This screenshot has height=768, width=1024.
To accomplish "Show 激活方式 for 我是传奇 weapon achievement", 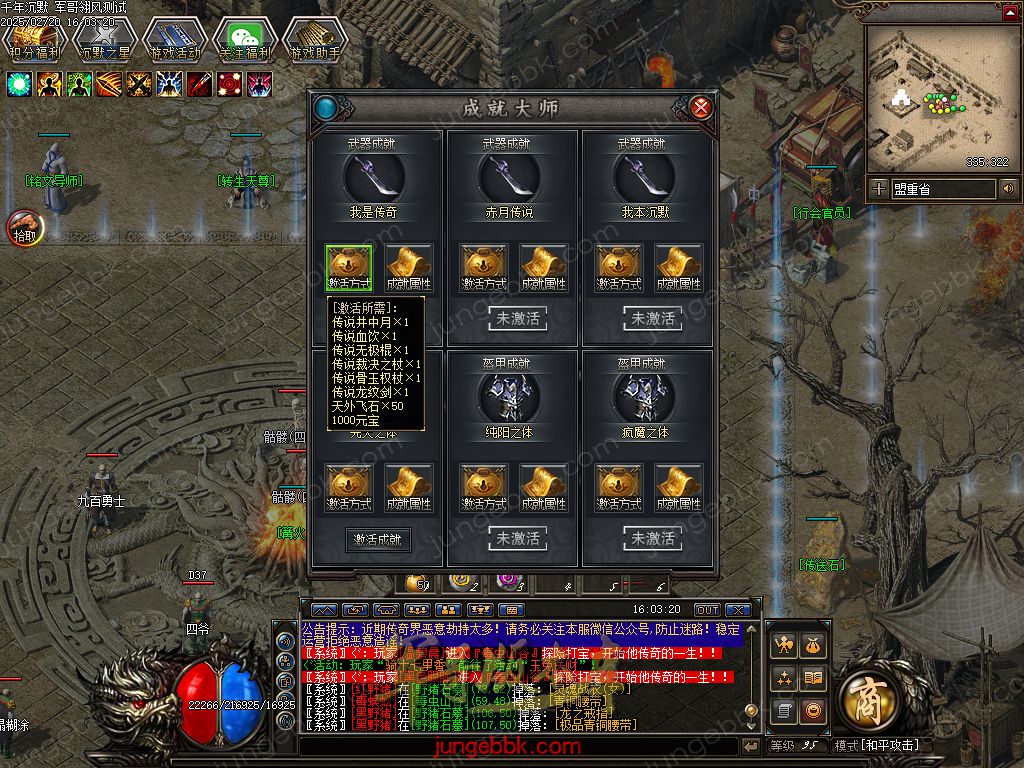I will point(350,267).
